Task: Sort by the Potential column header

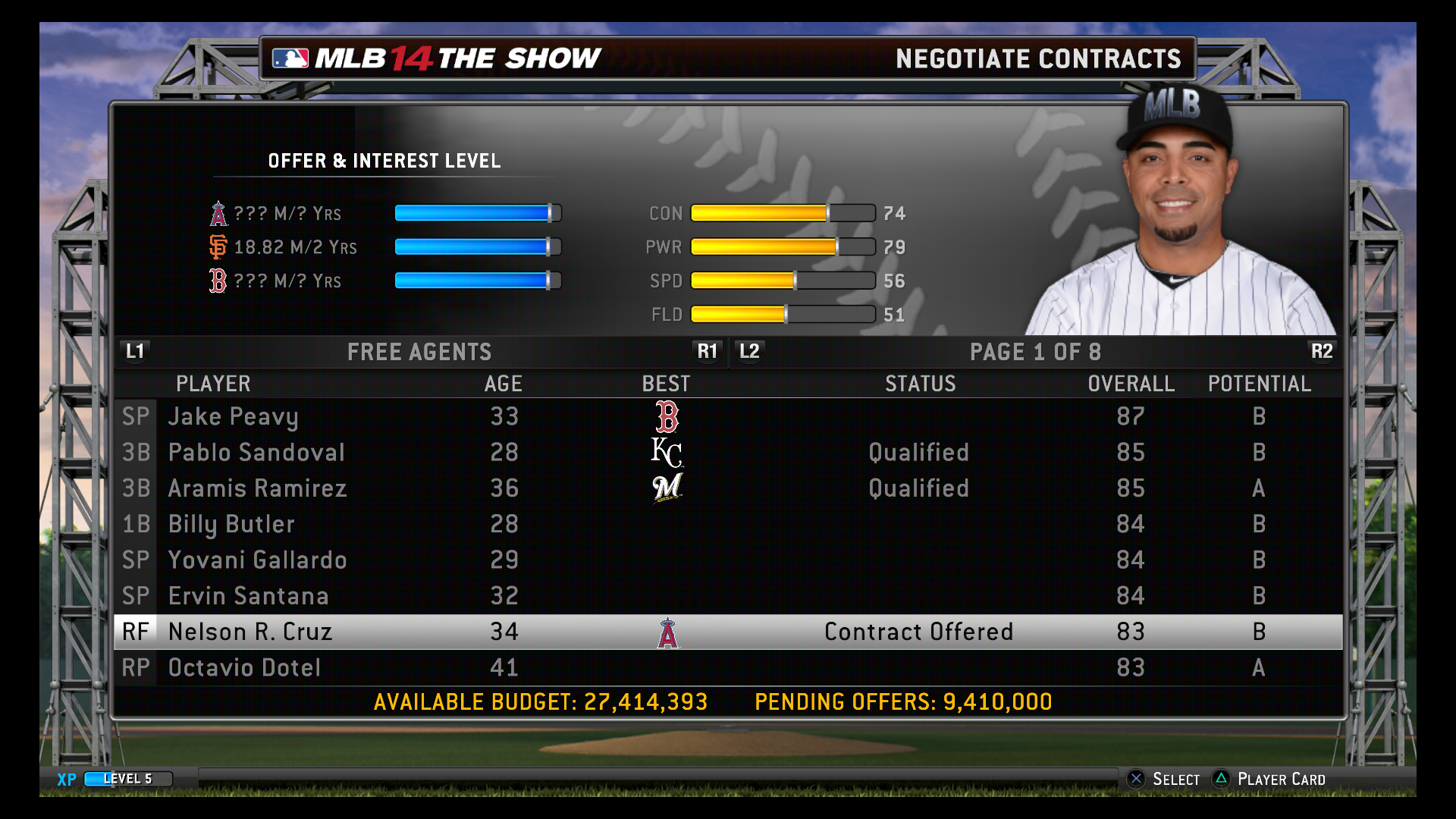Action: coord(1259,384)
